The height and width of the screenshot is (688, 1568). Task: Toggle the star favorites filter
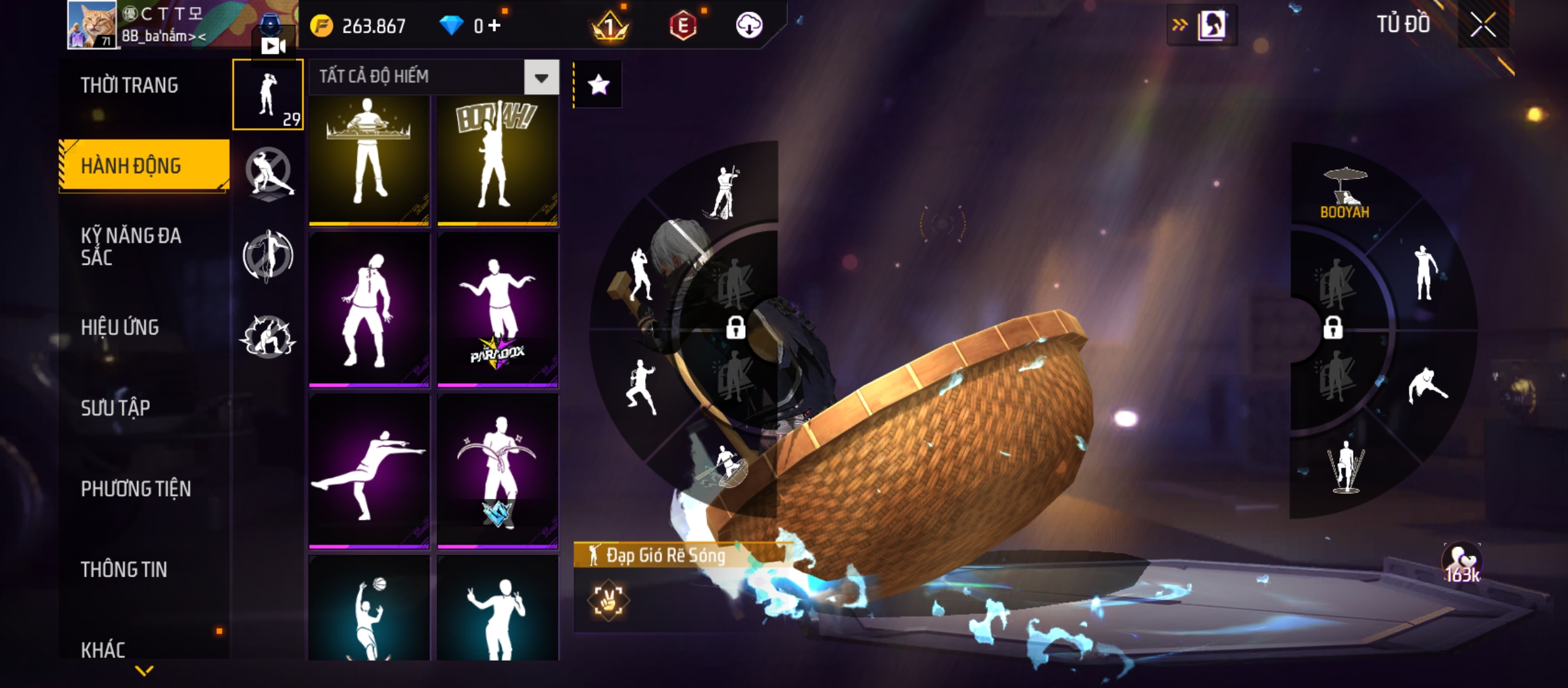(x=598, y=85)
